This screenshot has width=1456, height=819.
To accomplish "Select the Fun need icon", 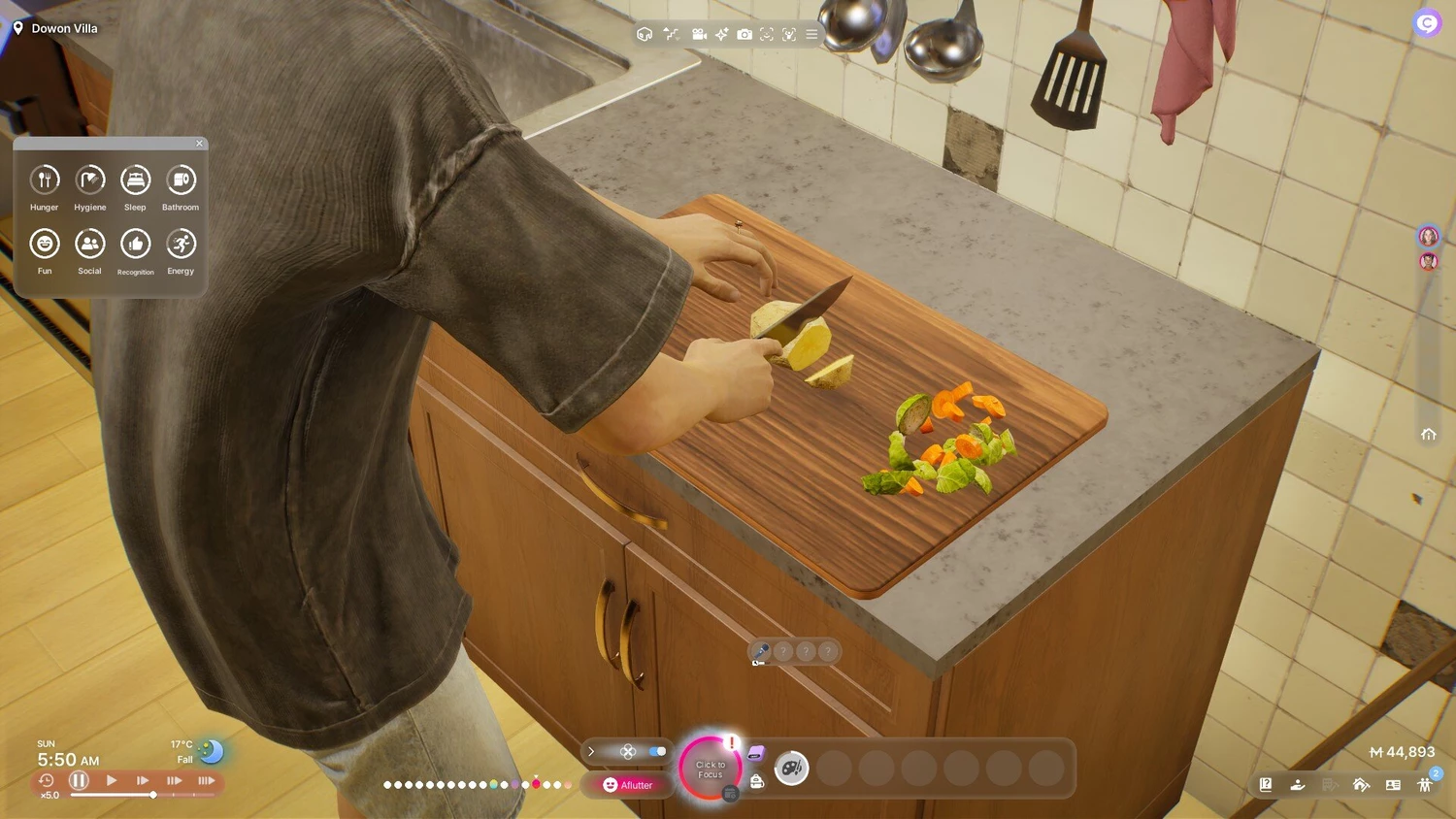I will (45, 244).
